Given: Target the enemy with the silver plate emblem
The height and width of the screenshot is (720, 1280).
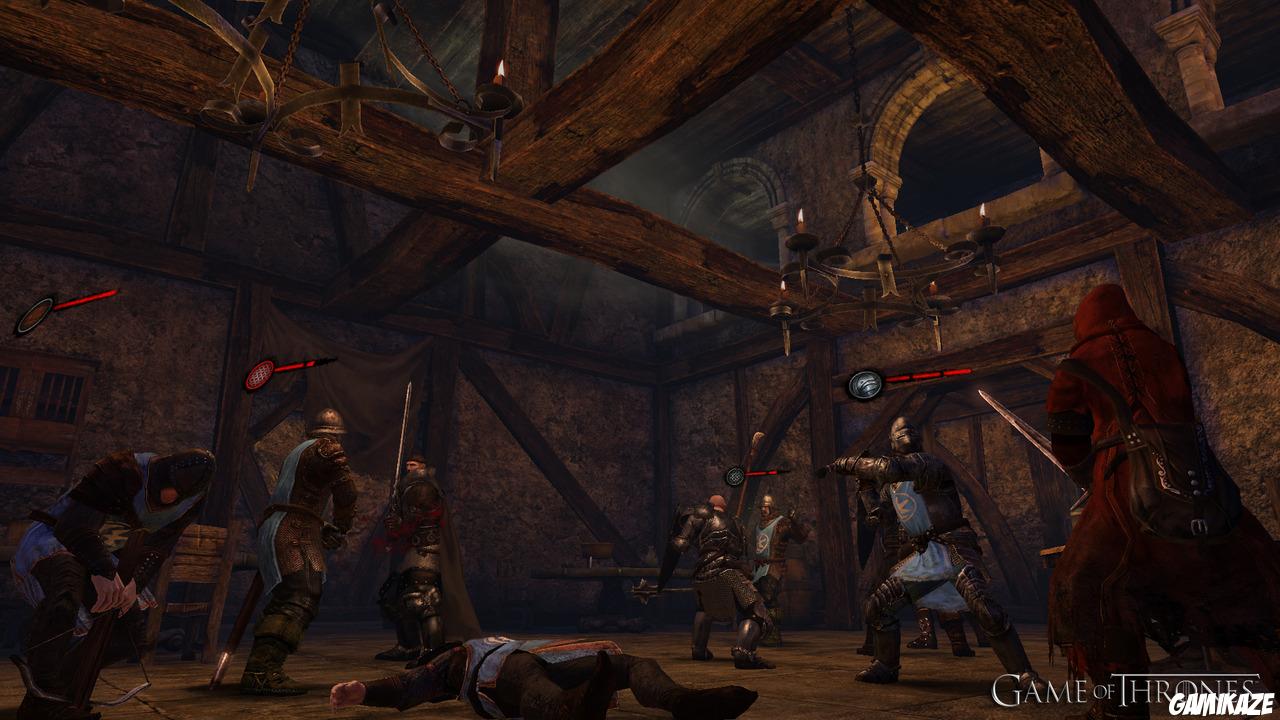Looking at the screenshot, I should click(865, 383).
